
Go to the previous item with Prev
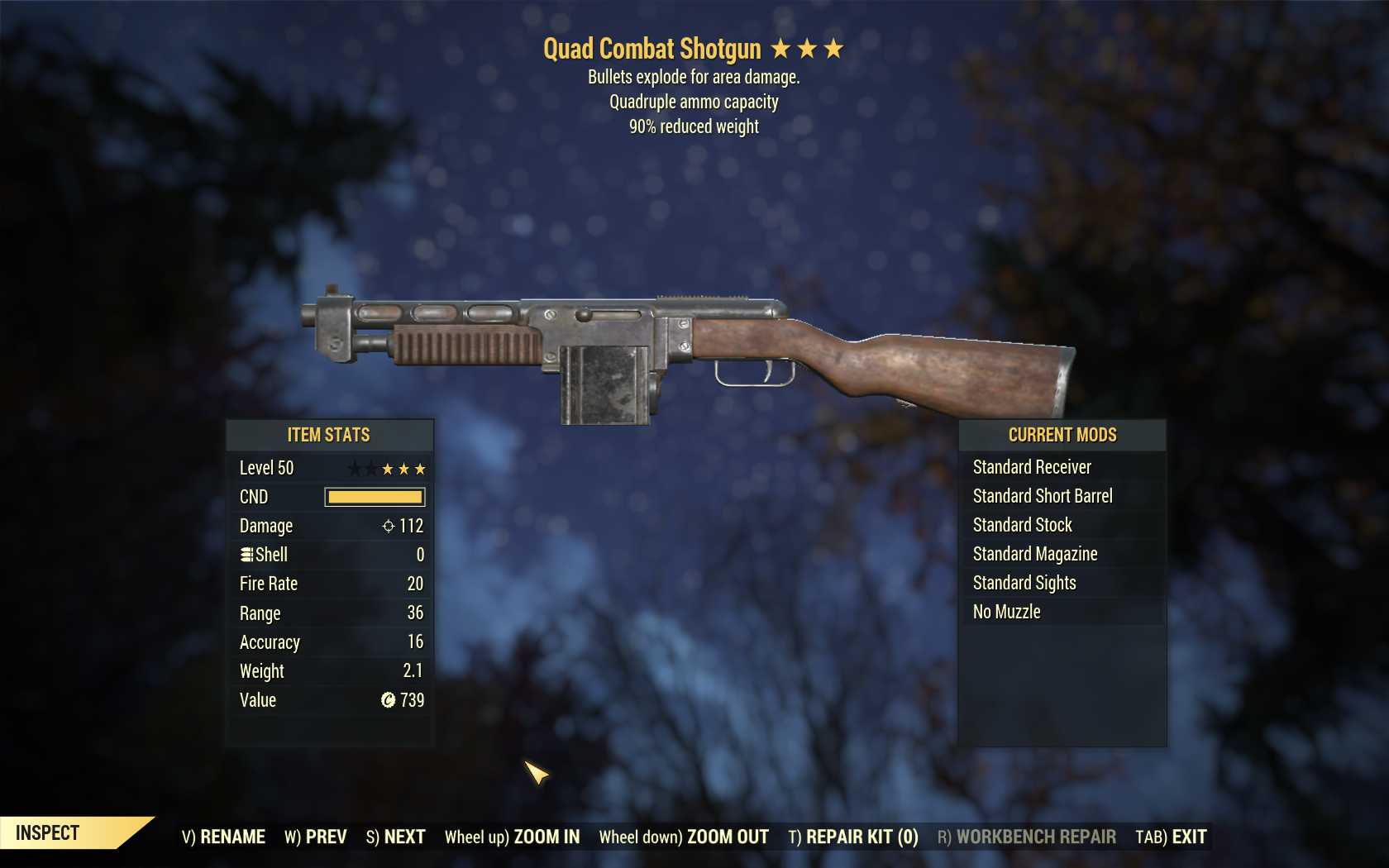[x=315, y=837]
